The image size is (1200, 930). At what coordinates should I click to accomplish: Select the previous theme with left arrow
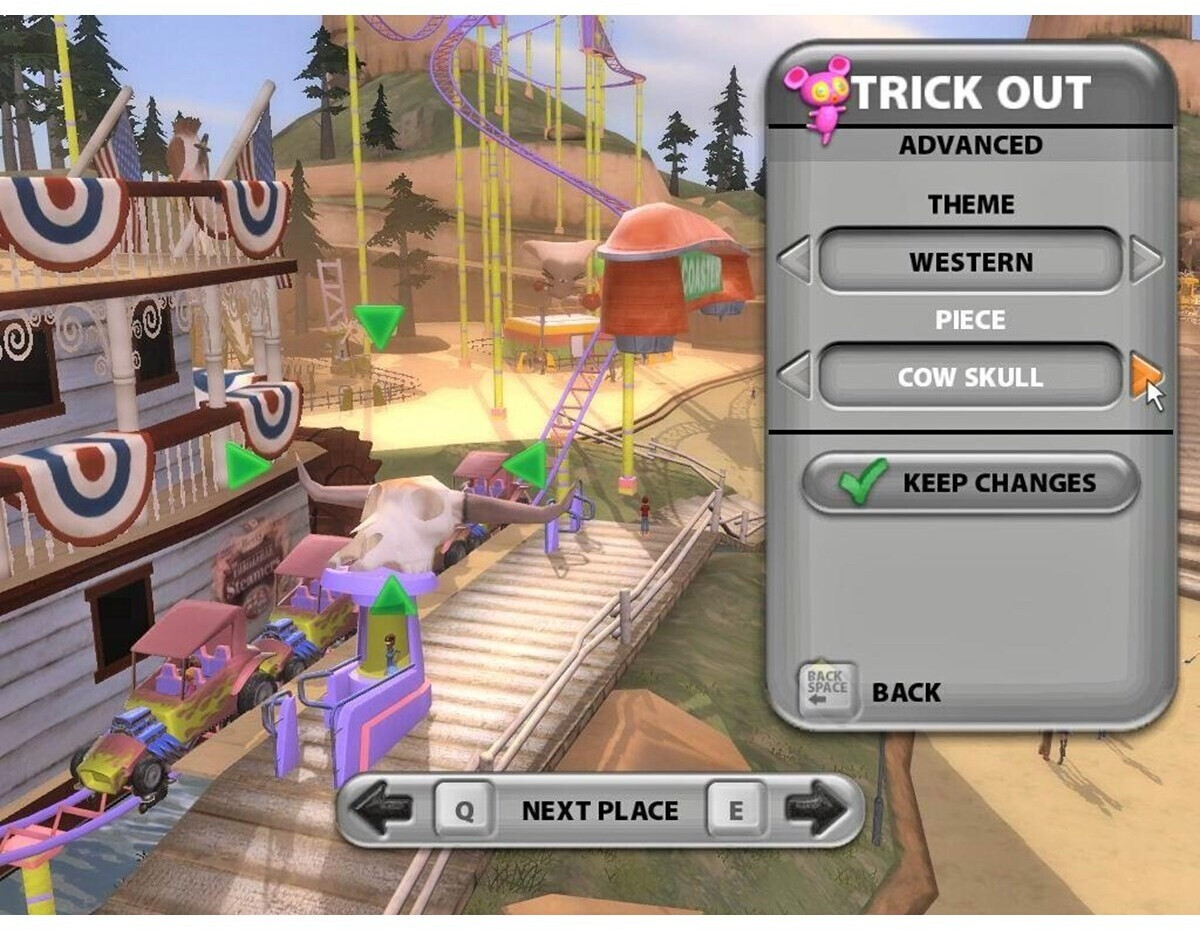coord(795,261)
